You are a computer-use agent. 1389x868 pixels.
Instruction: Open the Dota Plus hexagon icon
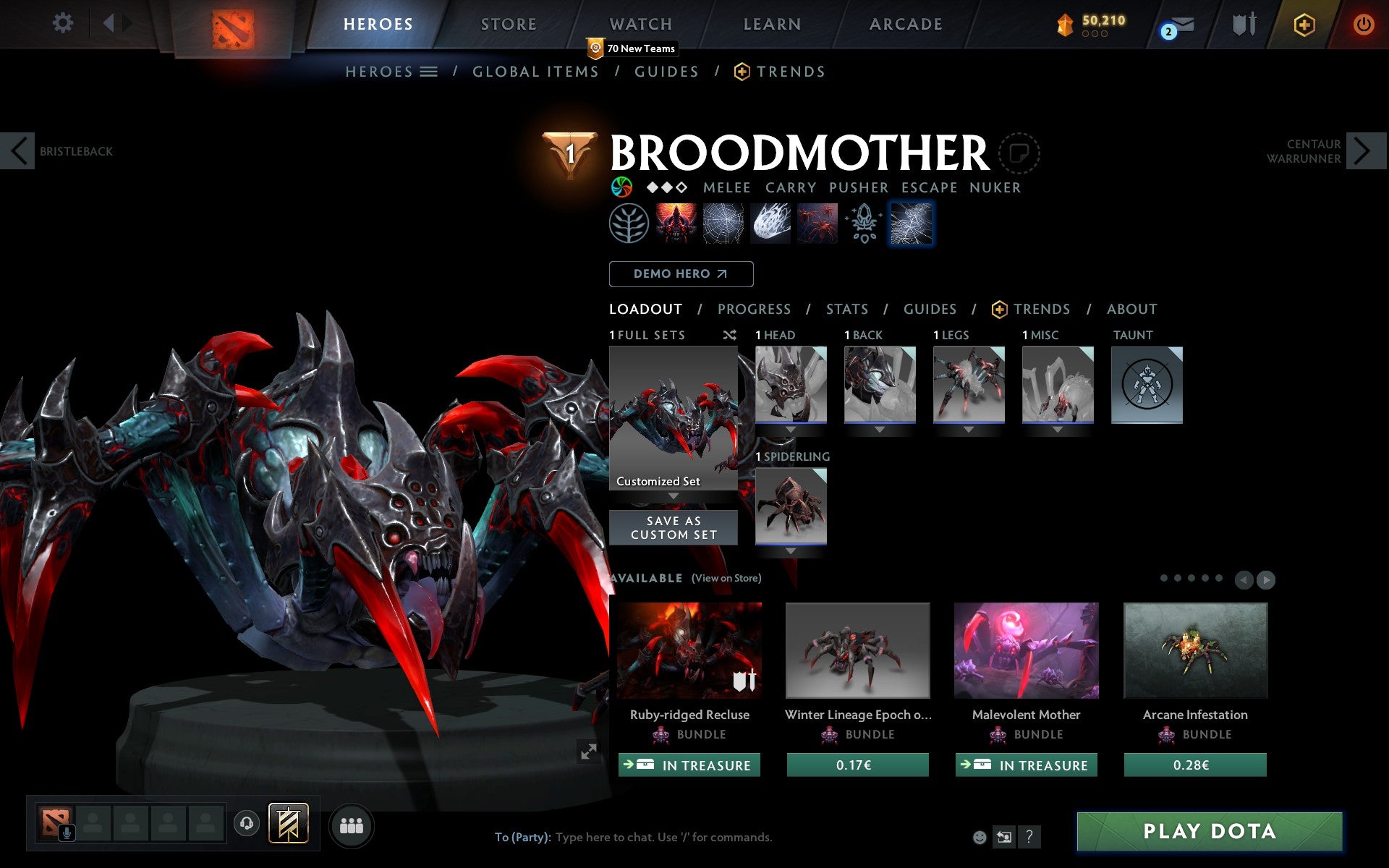[x=1304, y=23]
